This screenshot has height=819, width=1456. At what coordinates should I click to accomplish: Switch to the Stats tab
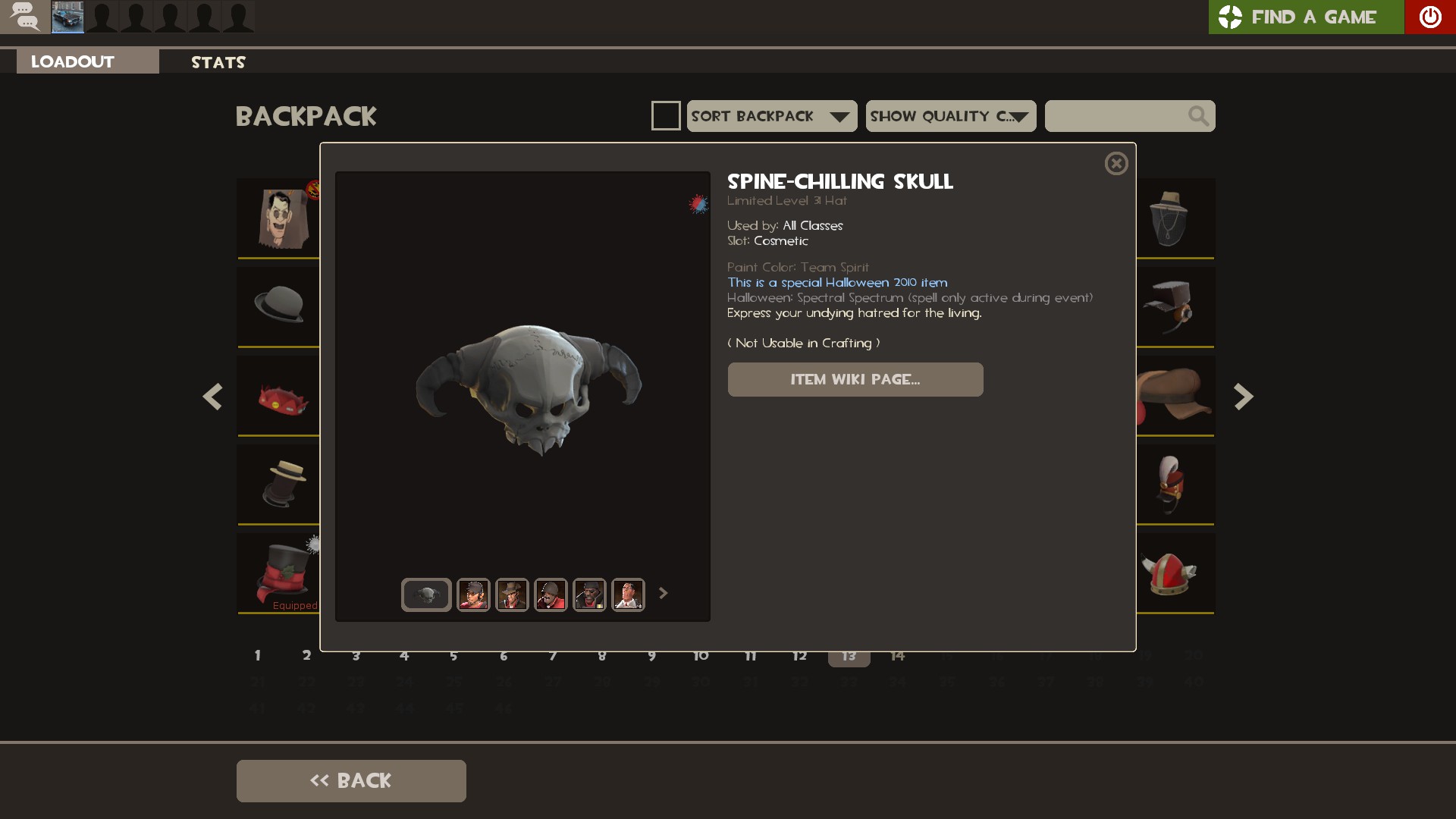[218, 62]
